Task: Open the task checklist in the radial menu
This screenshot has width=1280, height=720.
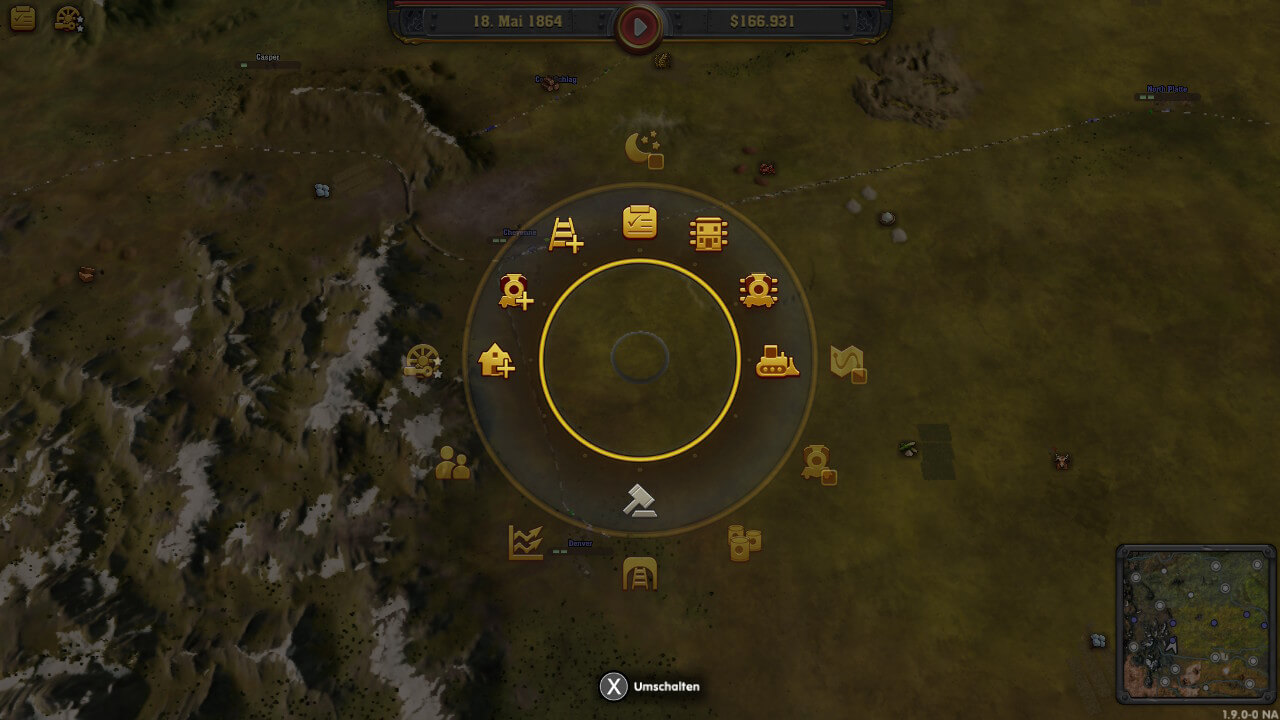Action: pyautogui.click(x=640, y=222)
